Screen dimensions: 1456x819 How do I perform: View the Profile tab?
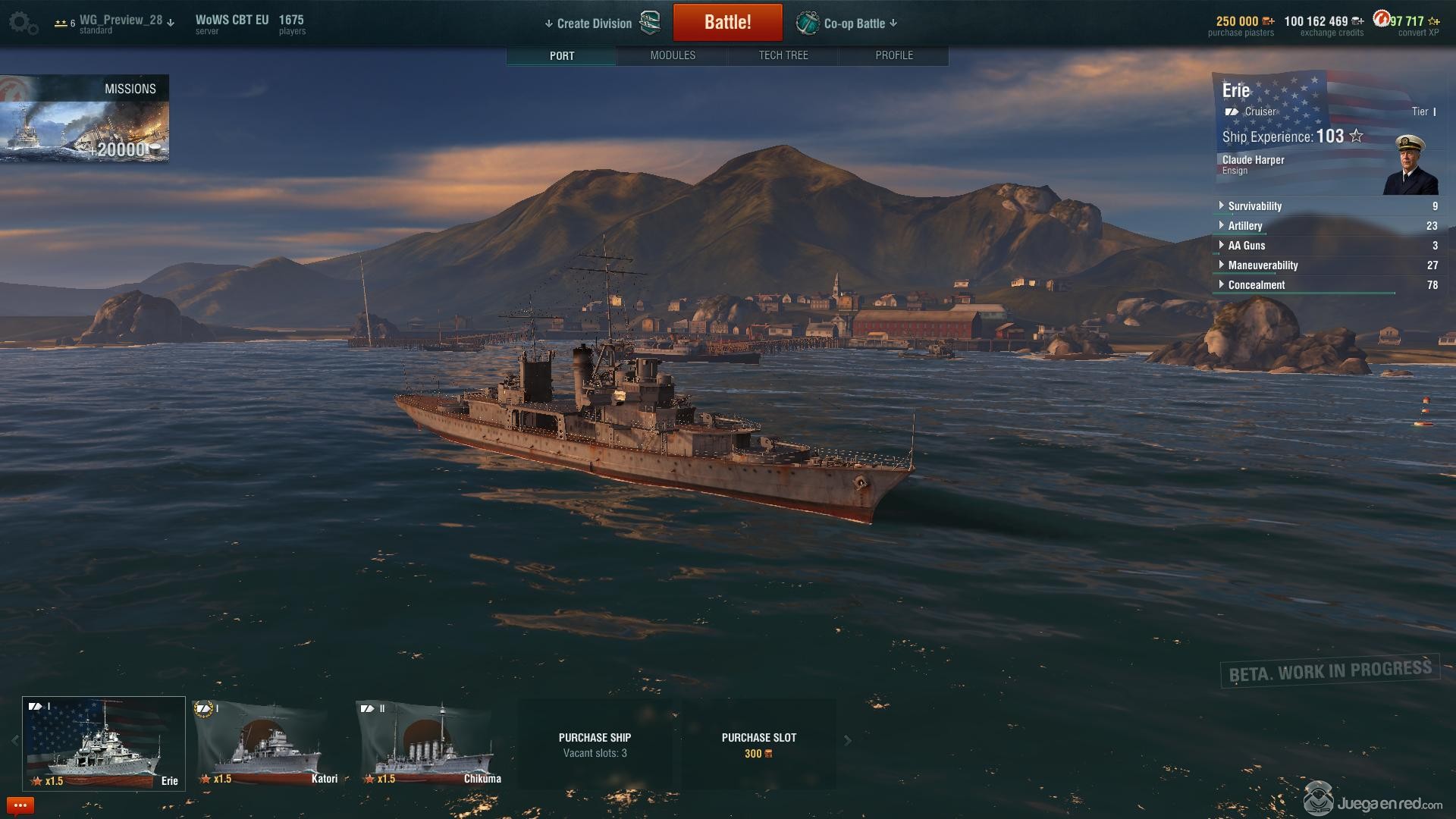(x=894, y=55)
